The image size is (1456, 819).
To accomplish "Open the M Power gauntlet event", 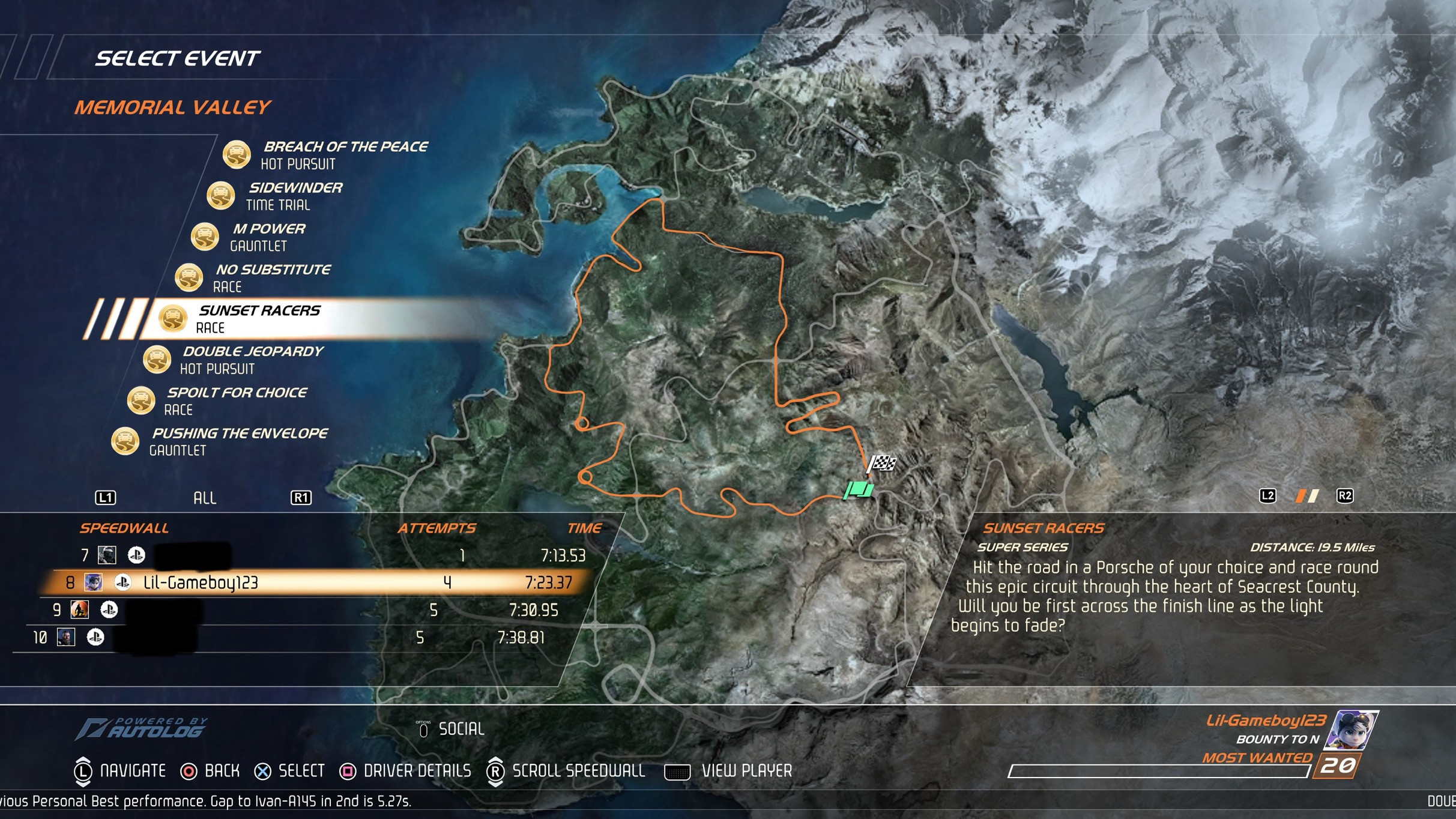I will pyautogui.click(x=267, y=237).
